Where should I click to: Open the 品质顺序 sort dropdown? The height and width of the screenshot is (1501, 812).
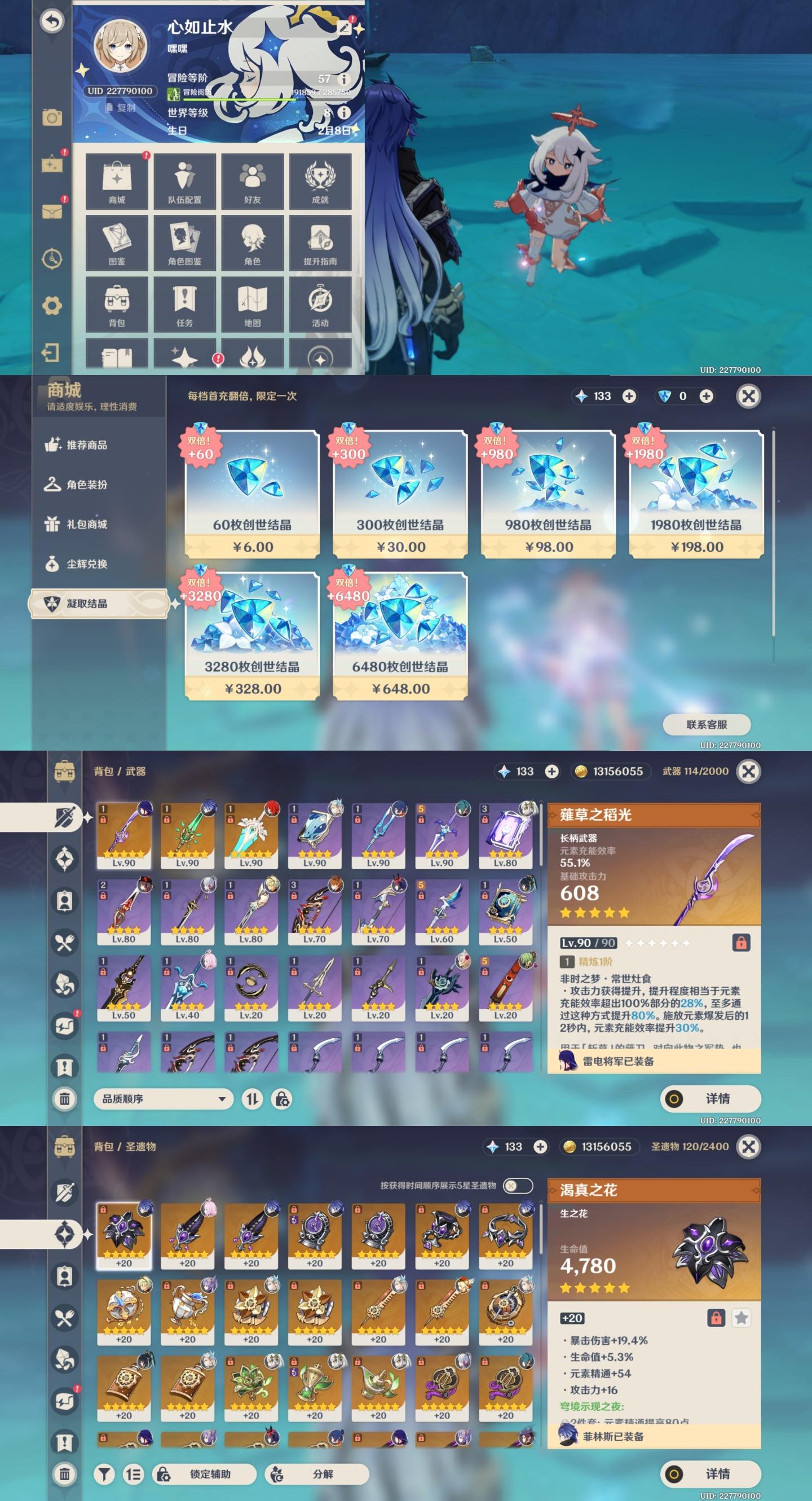pos(163,1099)
